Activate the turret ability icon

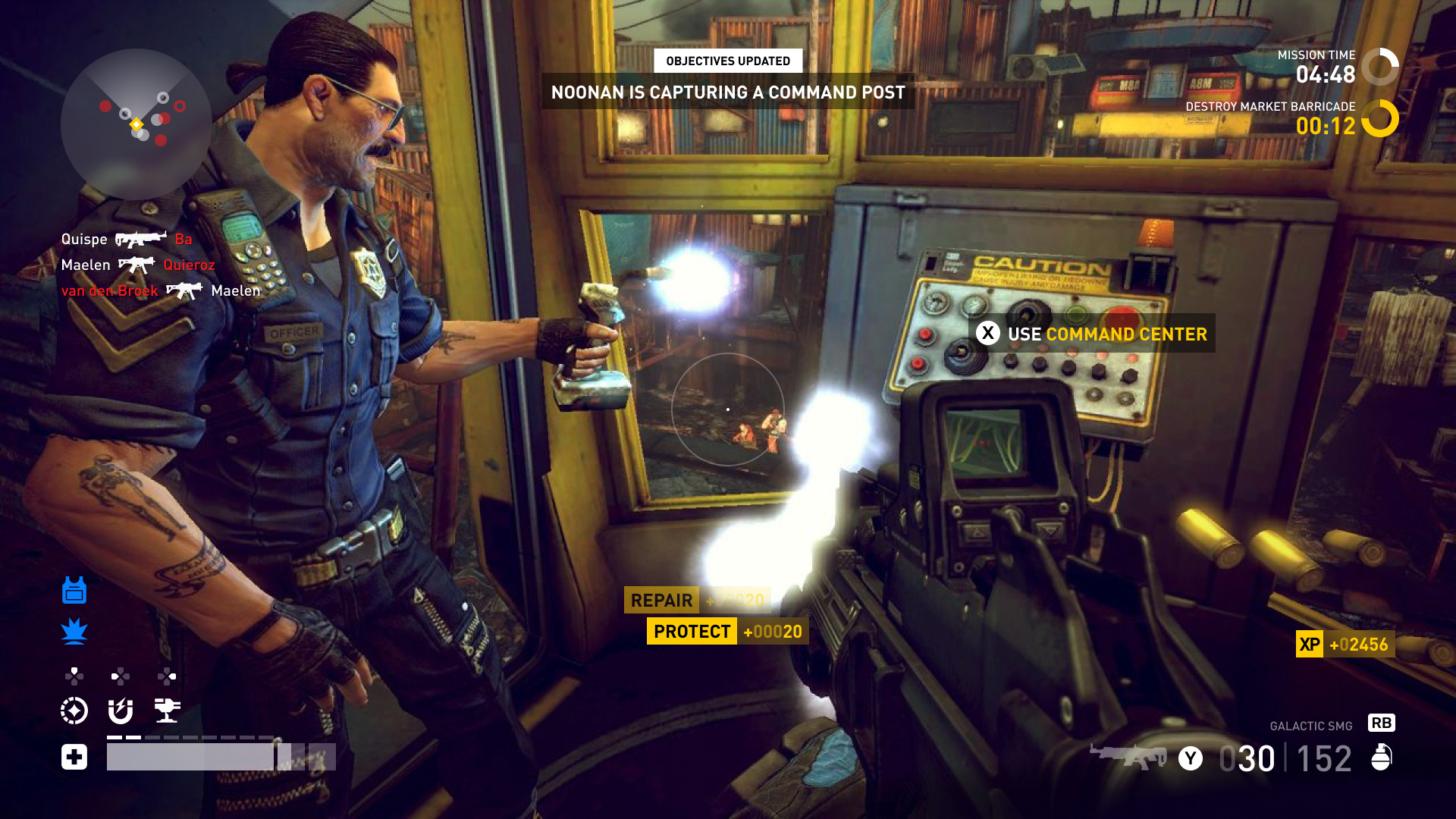coord(167,711)
